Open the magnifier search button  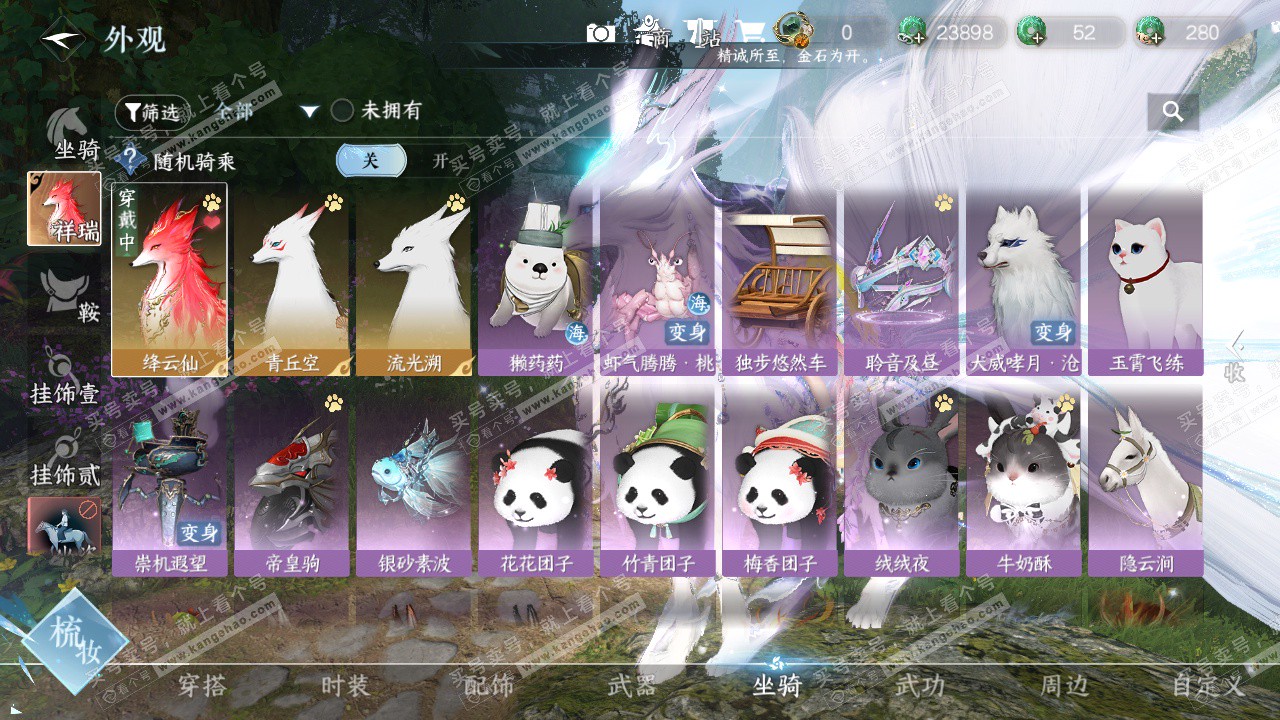click(1173, 112)
